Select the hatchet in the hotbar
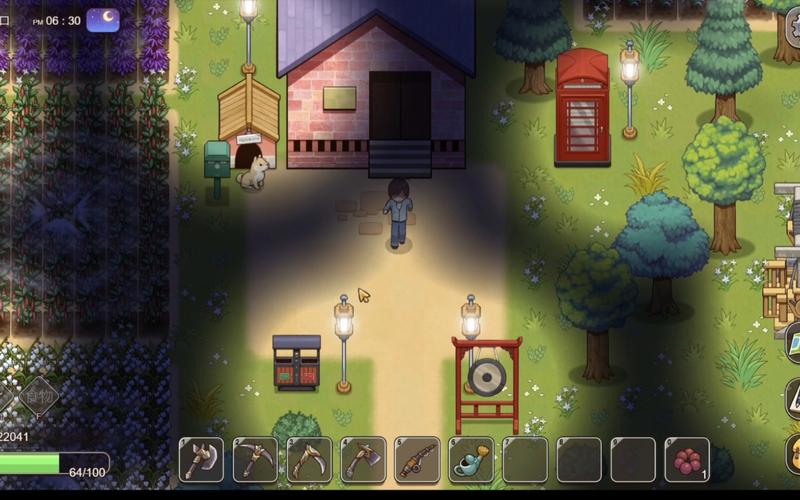The height and width of the screenshot is (500, 800). 363,459
